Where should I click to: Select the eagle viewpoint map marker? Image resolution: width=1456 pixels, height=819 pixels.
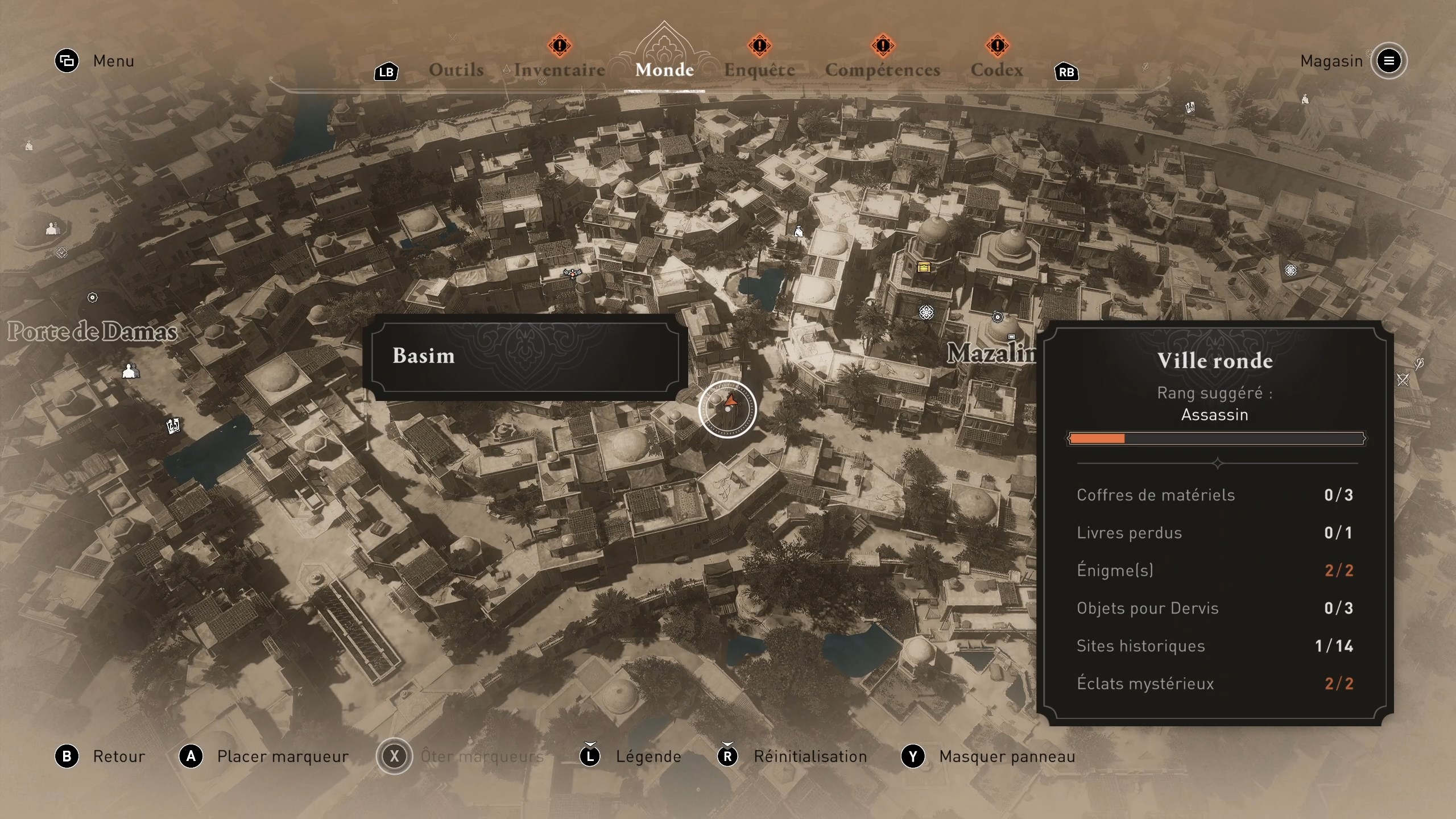pyautogui.click(x=572, y=274)
